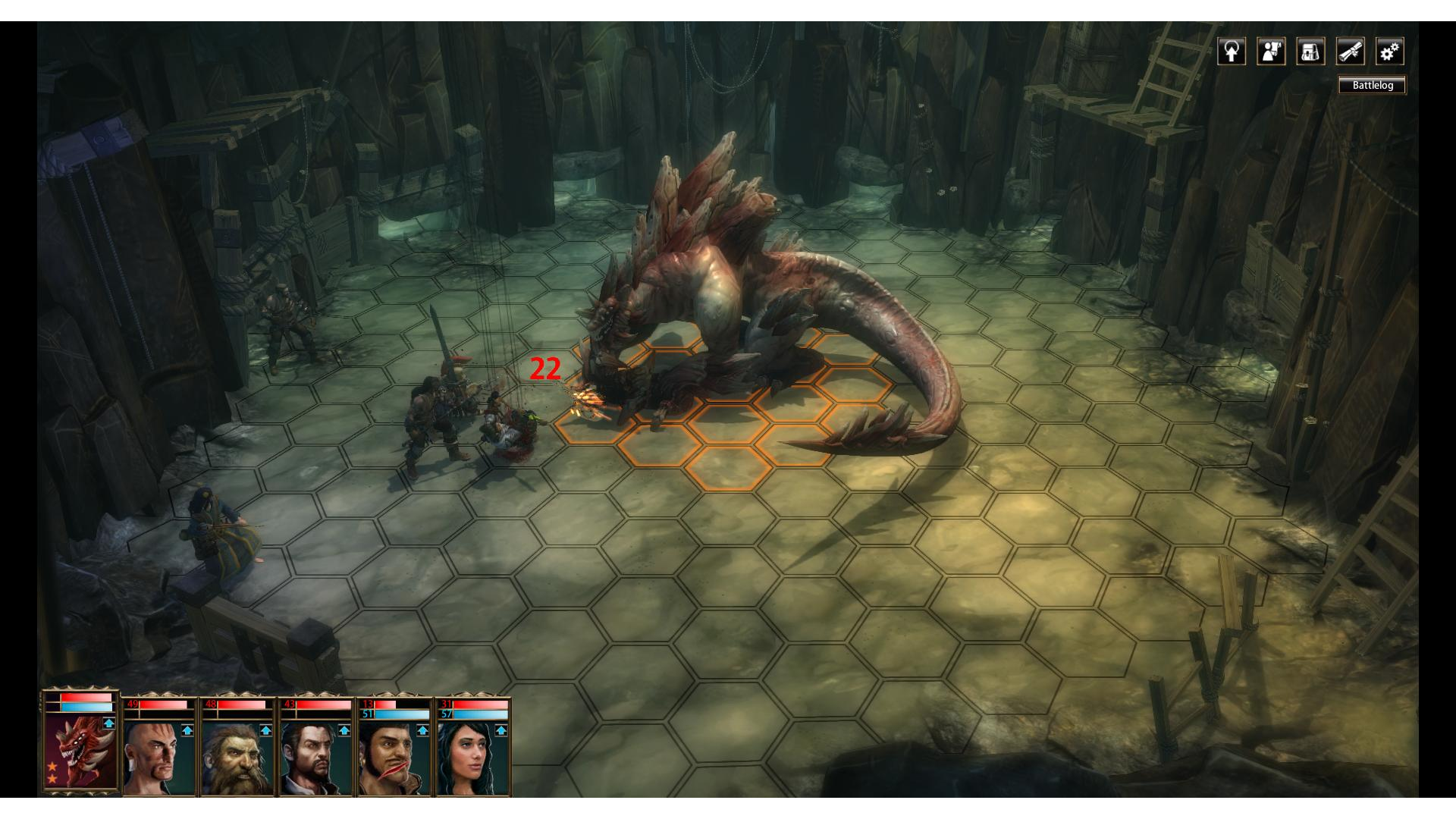
Task: Select the red dragon enemy portrait
Action: pyautogui.click(x=80, y=752)
